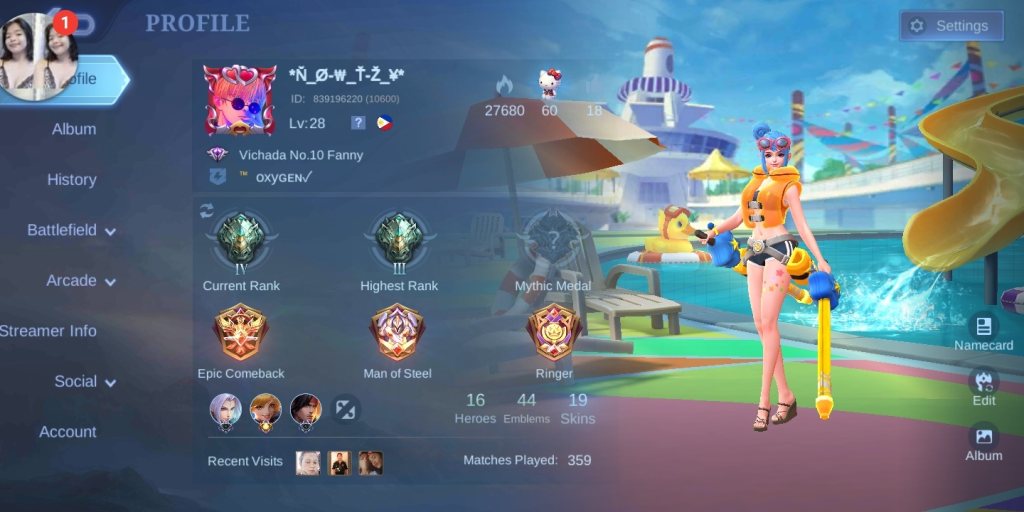
Task: Select the Account tab
Action: 68,432
